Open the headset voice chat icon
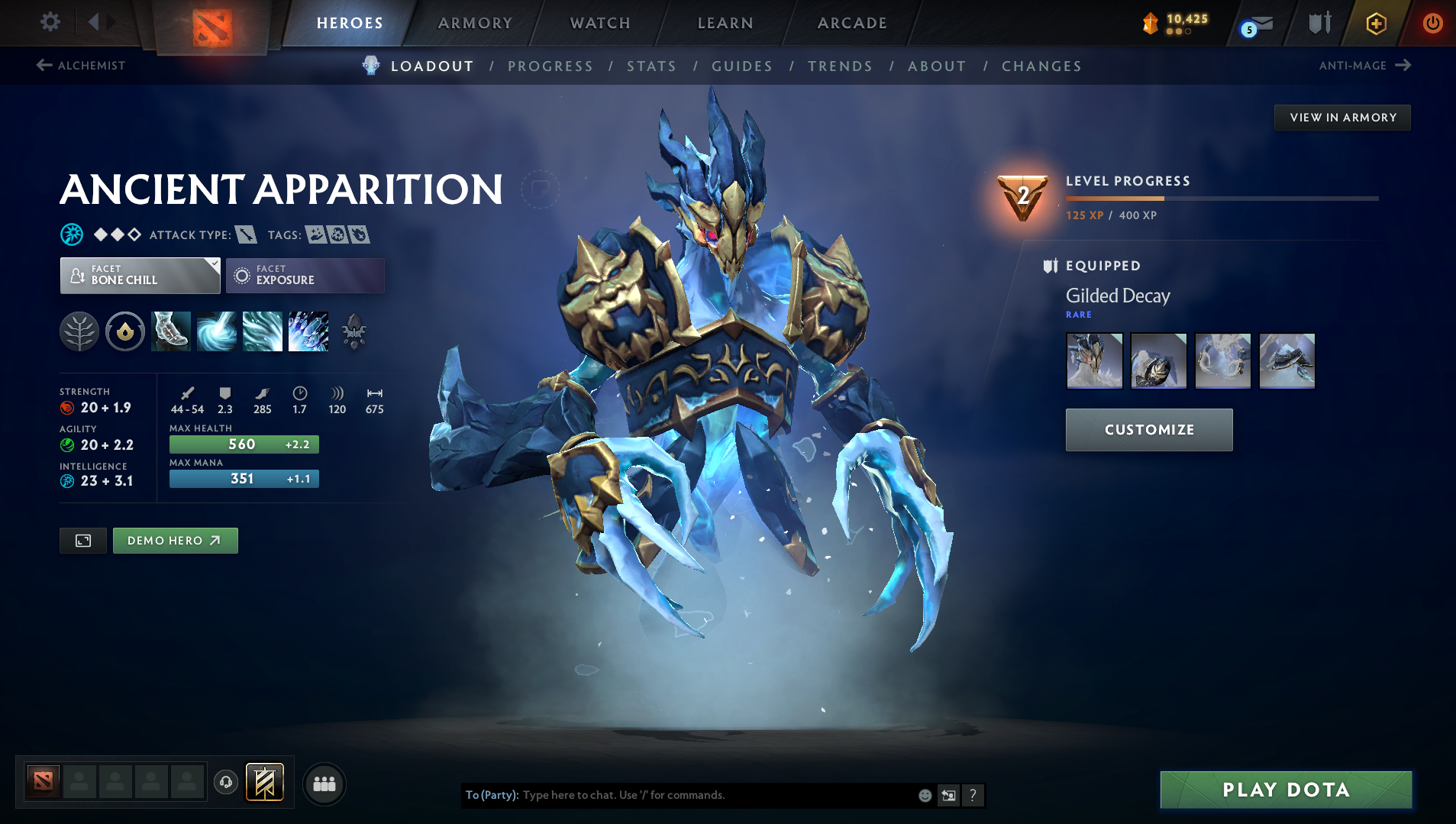 click(x=225, y=784)
